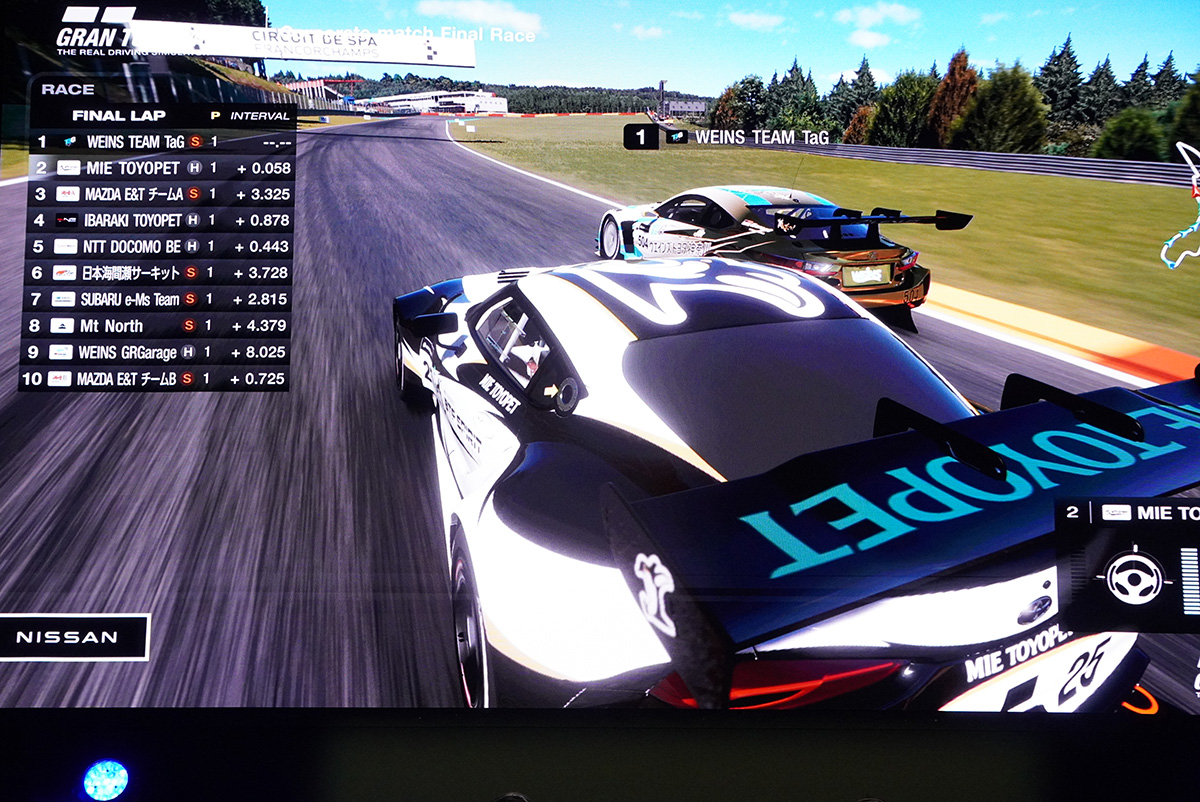
Task: Select SUBARU e-Ms Team standings row
Action: (x=157, y=299)
